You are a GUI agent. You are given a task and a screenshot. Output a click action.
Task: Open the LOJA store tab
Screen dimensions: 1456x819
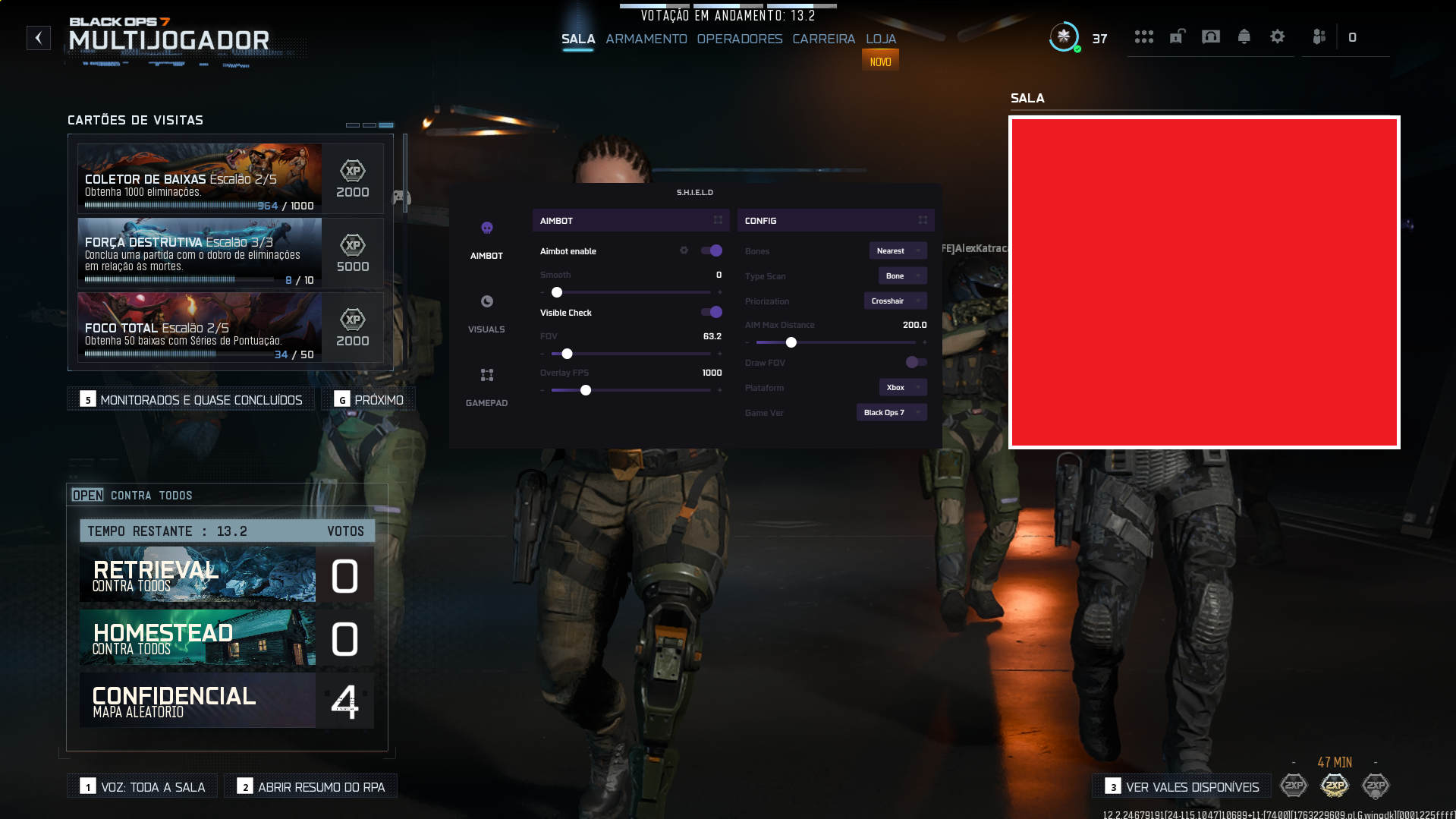coord(880,39)
